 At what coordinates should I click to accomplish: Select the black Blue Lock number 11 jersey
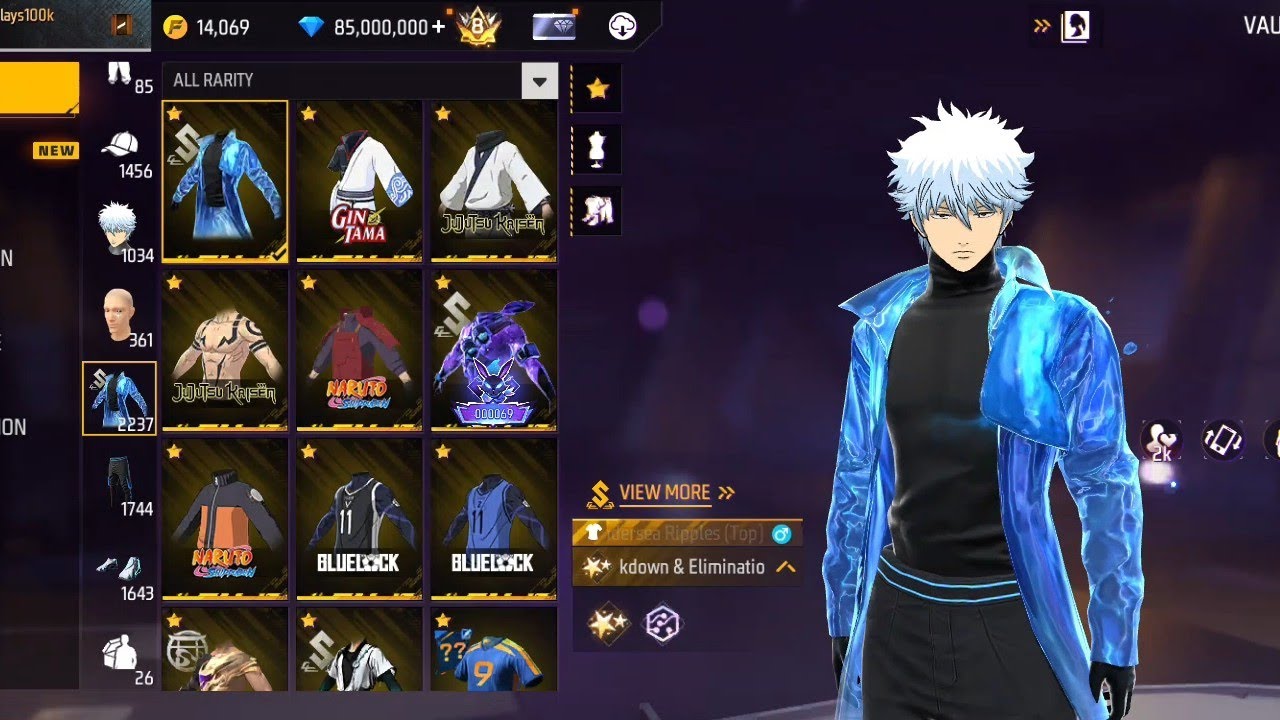pos(359,518)
